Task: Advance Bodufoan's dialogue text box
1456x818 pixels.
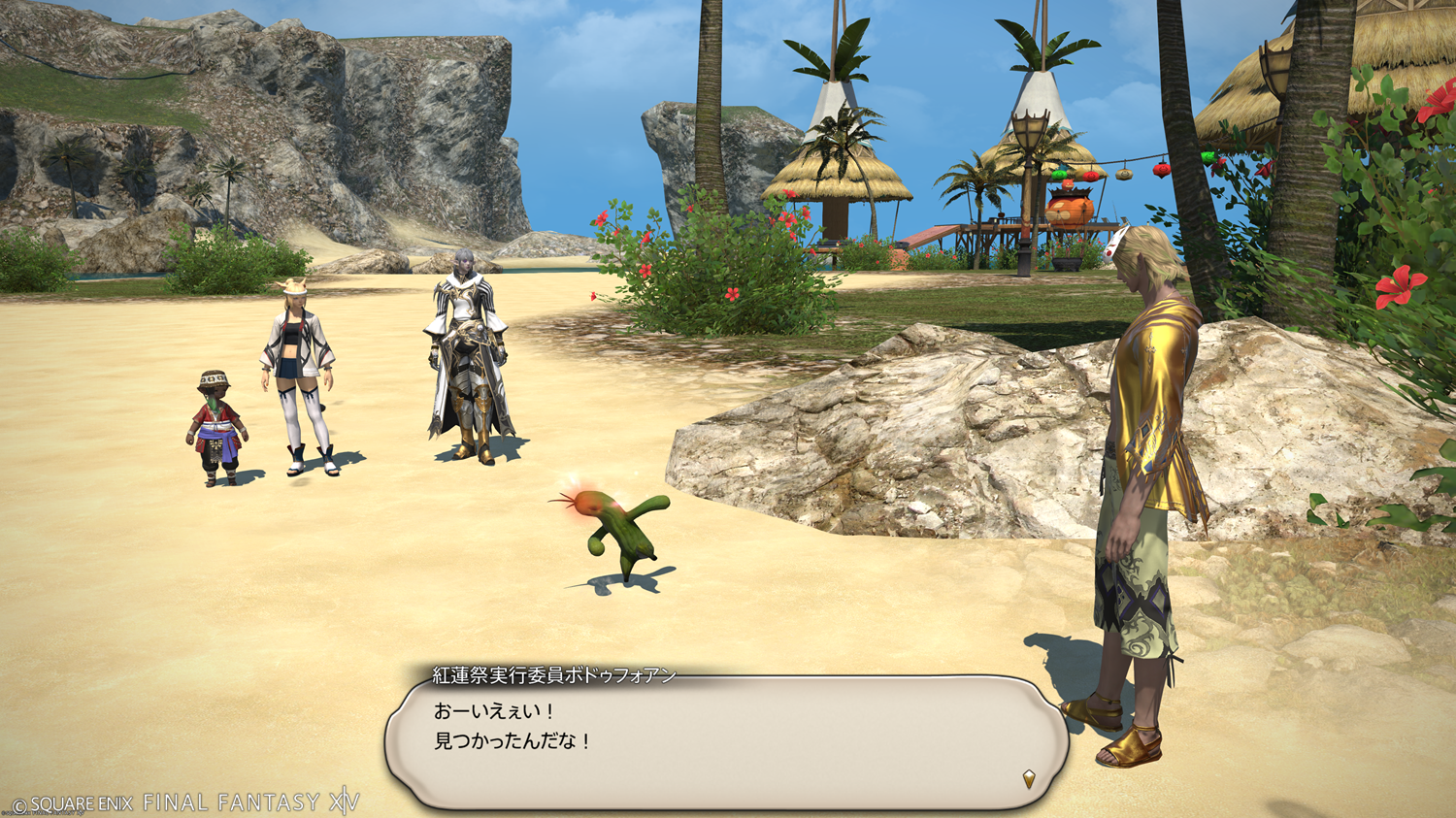Action: [726, 740]
